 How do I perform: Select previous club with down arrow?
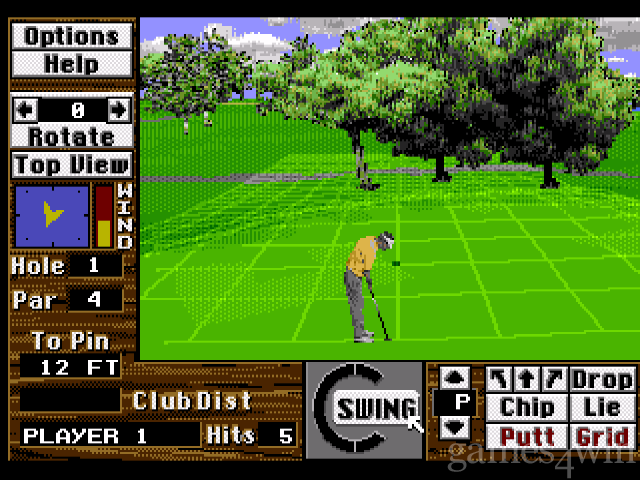click(454, 427)
